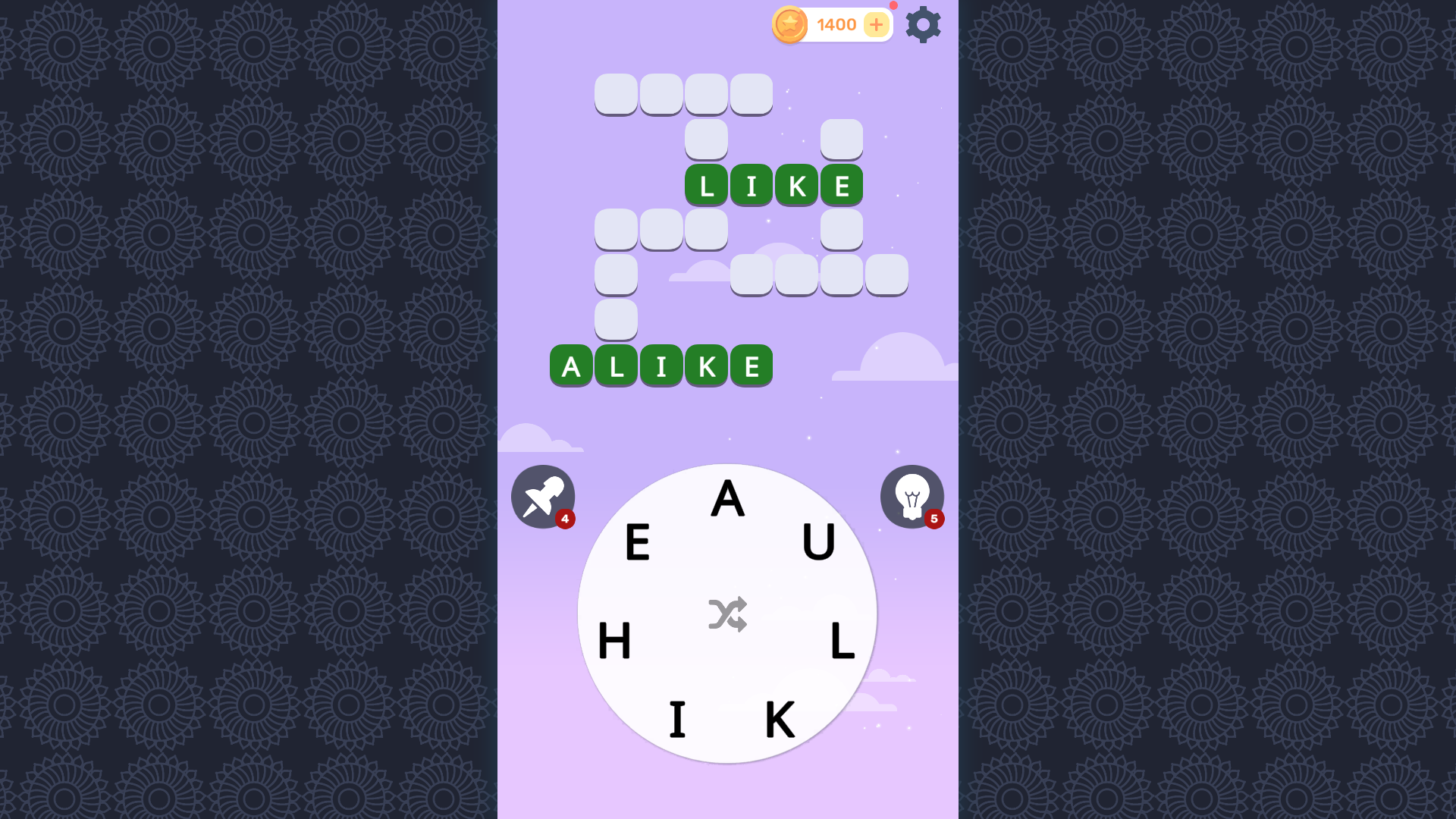Tap the shuffle icon in the letter wheel

click(728, 613)
